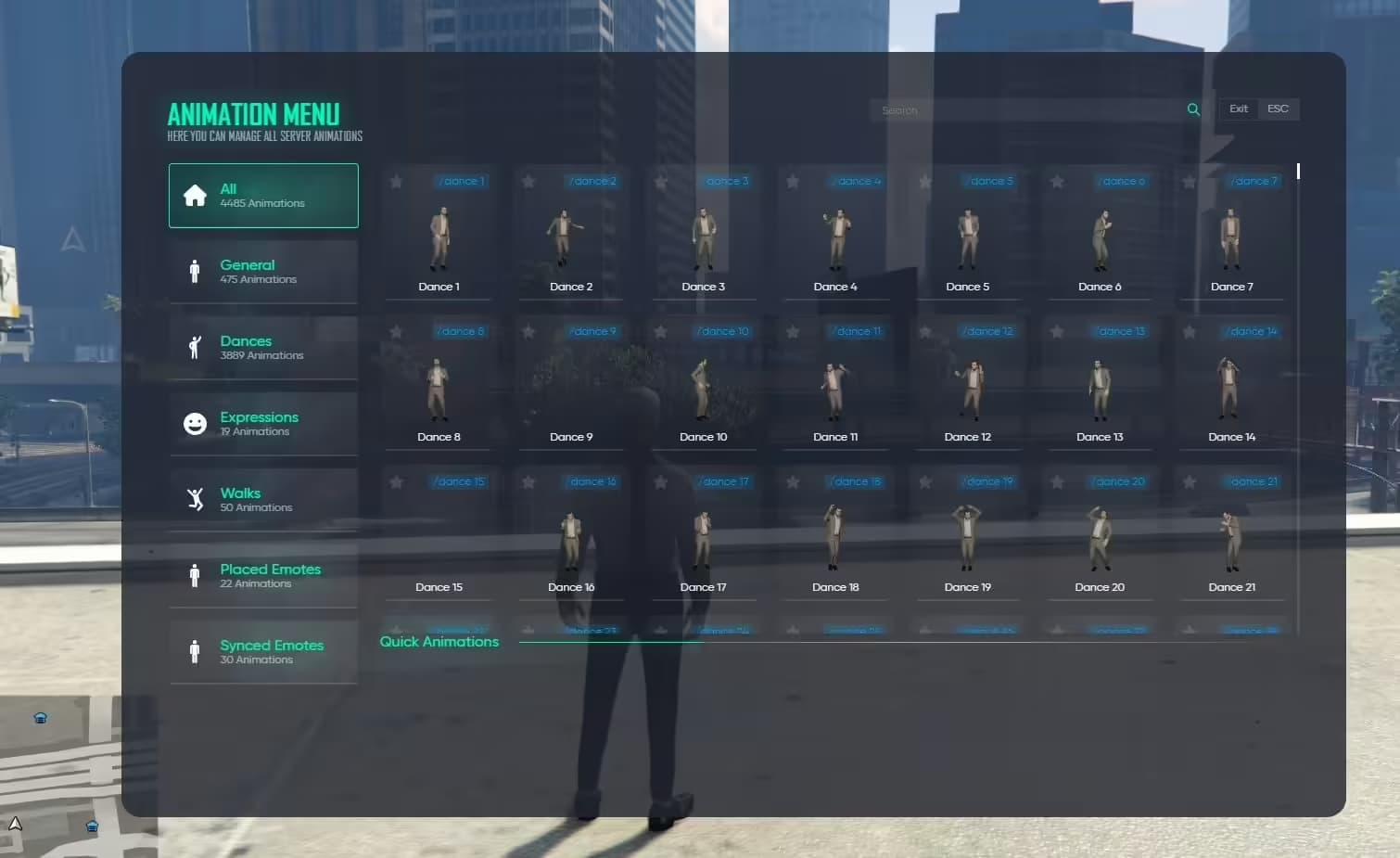Click the Exit button
The height and width of the screenshot is (858, 1400).
coord(1238,109)
